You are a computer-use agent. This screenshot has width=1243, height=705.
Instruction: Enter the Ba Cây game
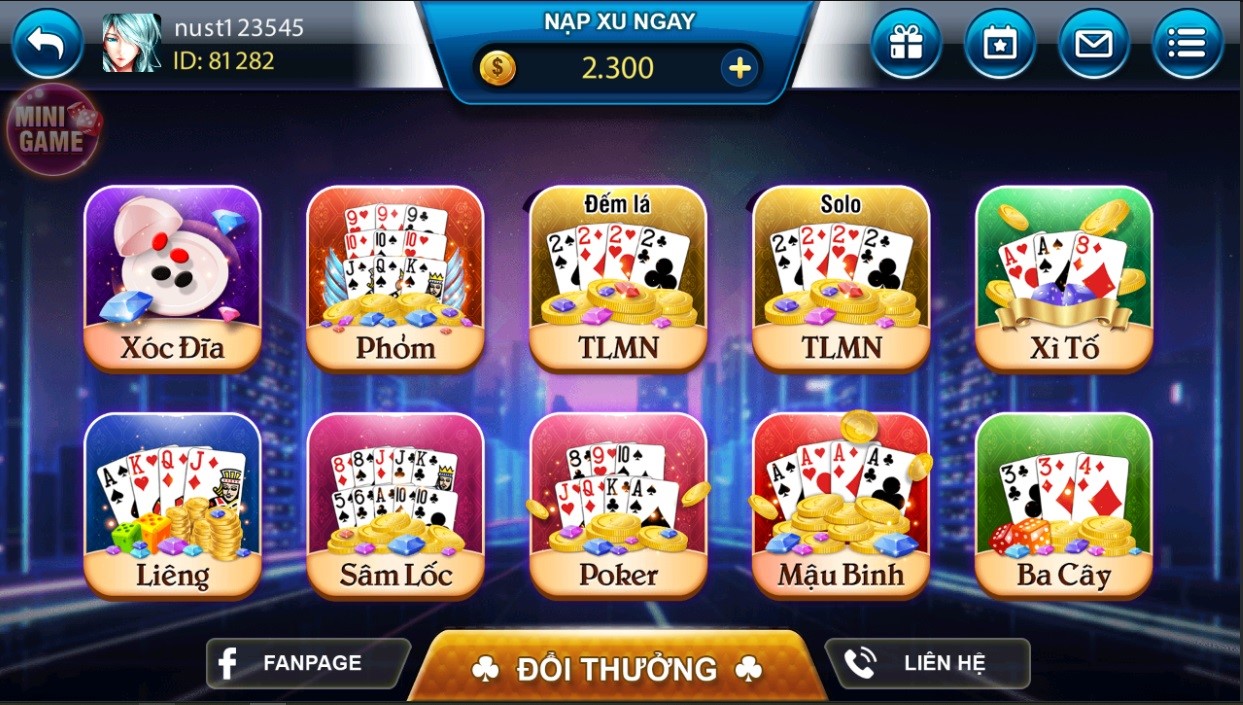[1064, 504]
